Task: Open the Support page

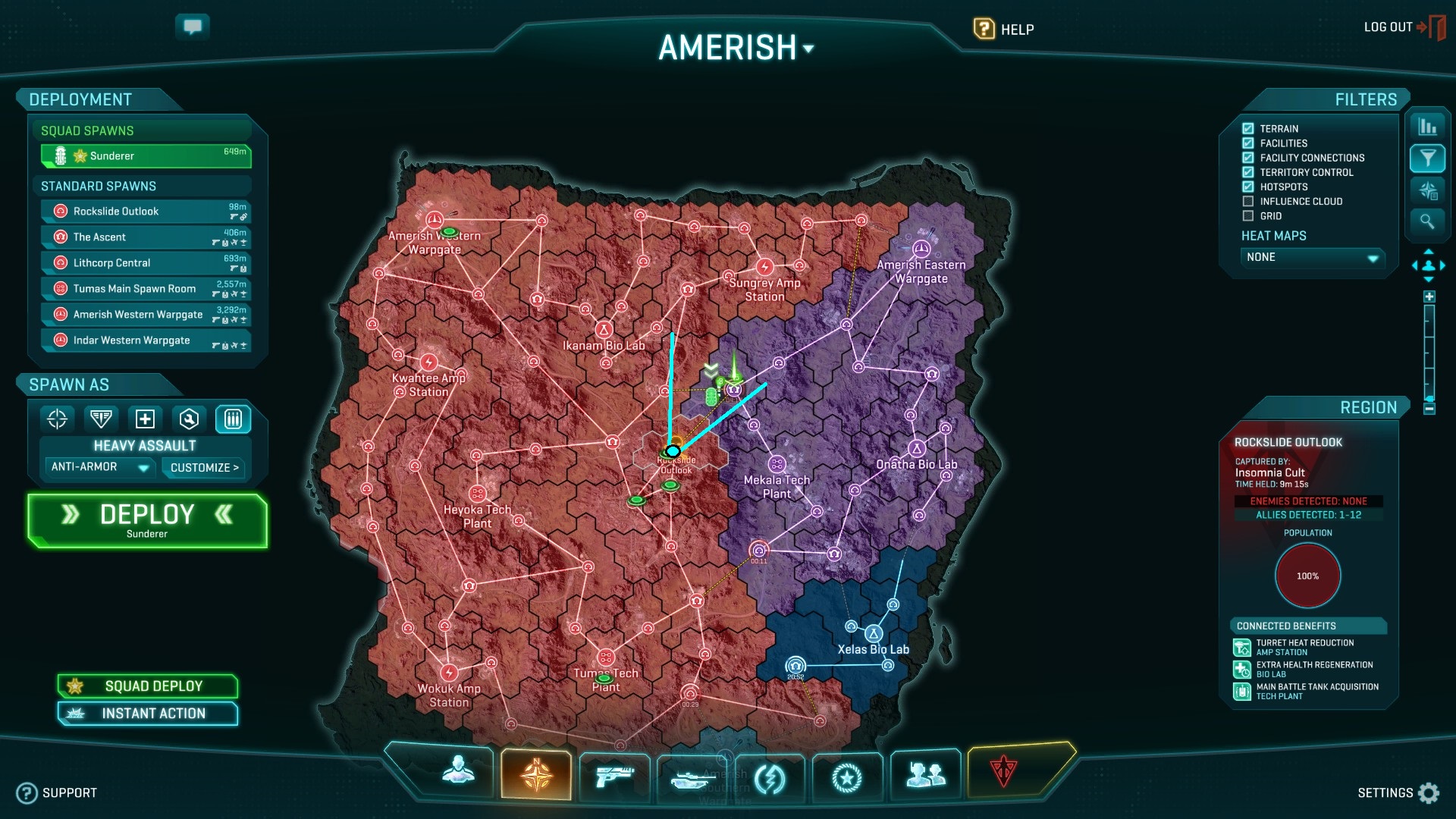Action: click(58, 792)
